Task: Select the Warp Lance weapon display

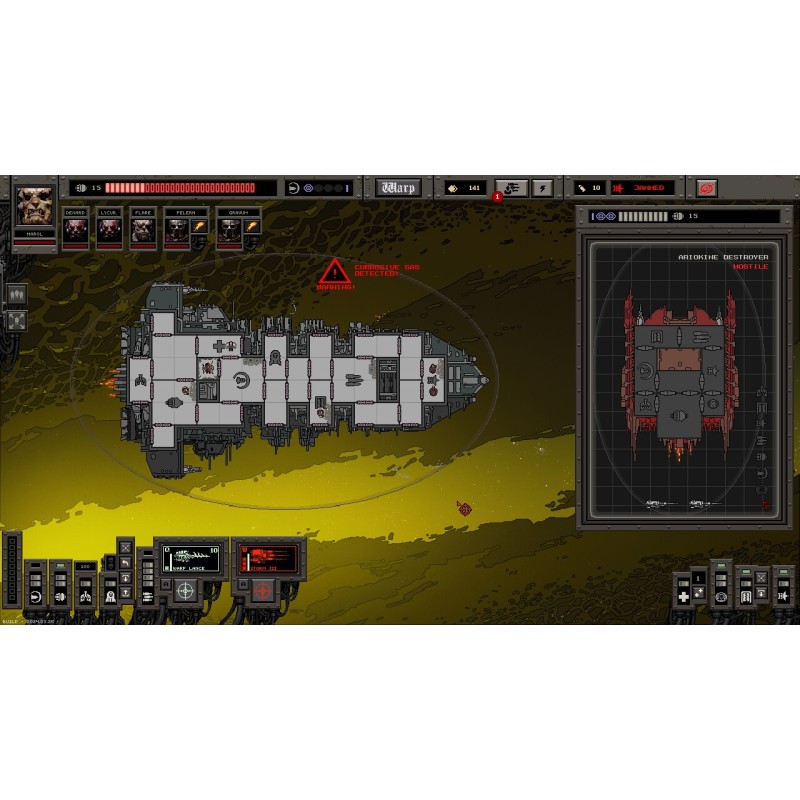Action: (x=190, y=558)
